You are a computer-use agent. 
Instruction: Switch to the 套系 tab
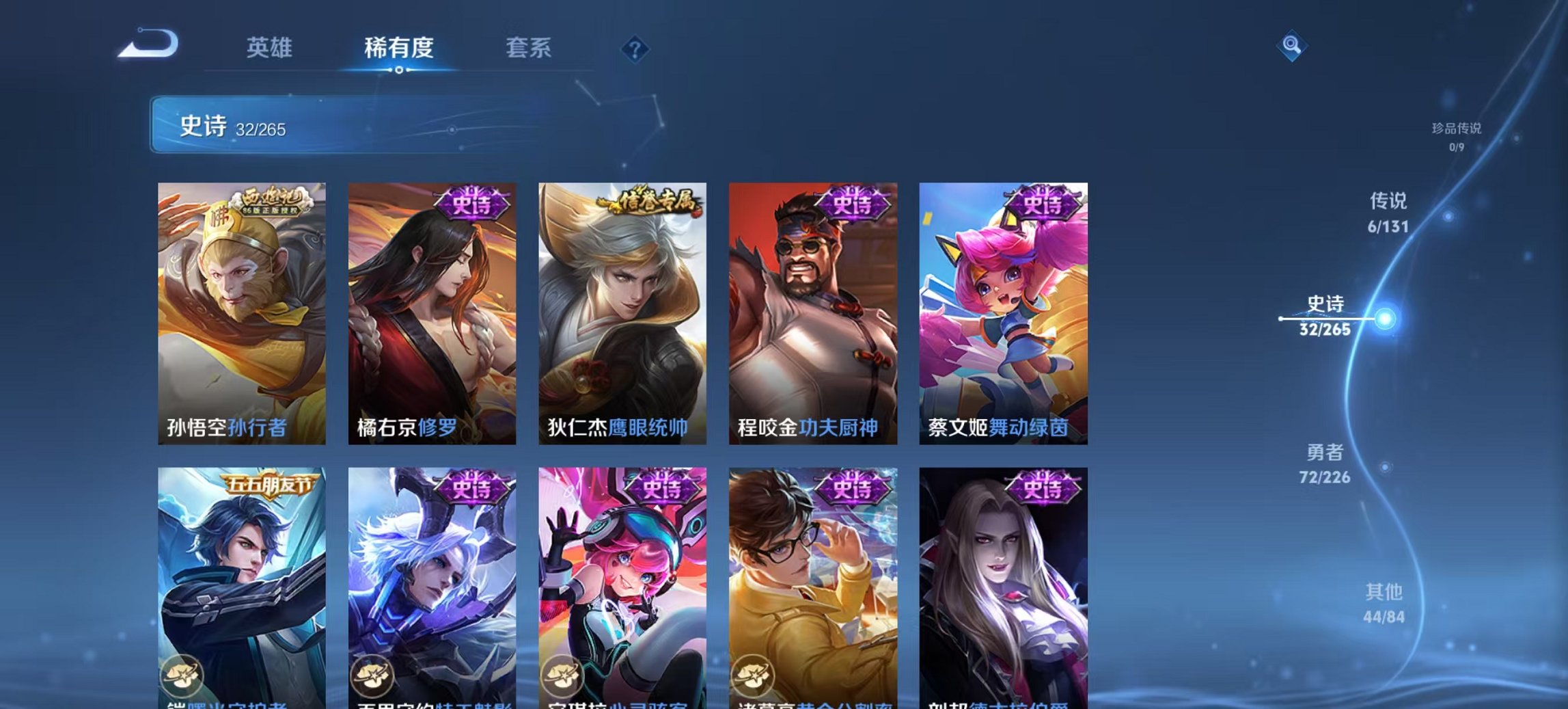(527, 48)
